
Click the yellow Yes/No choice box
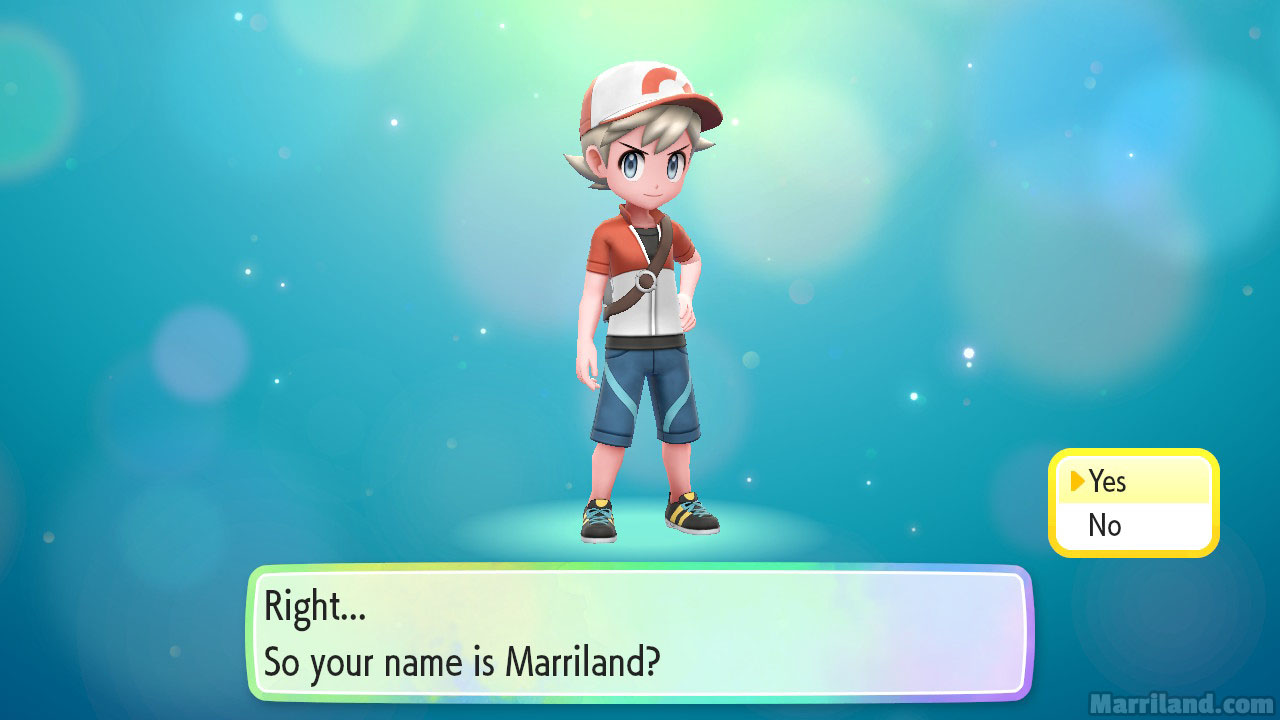click(x=1133, y=502)
